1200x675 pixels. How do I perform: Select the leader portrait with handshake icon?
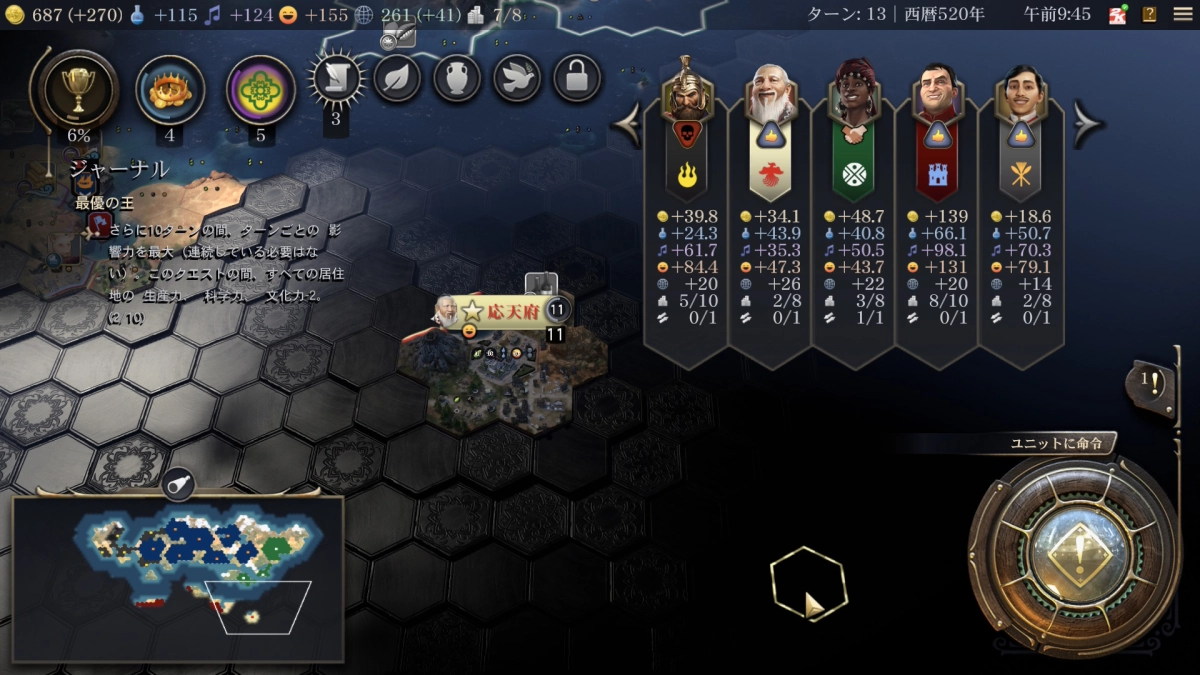pyautogui.click(x=853, y=100)
